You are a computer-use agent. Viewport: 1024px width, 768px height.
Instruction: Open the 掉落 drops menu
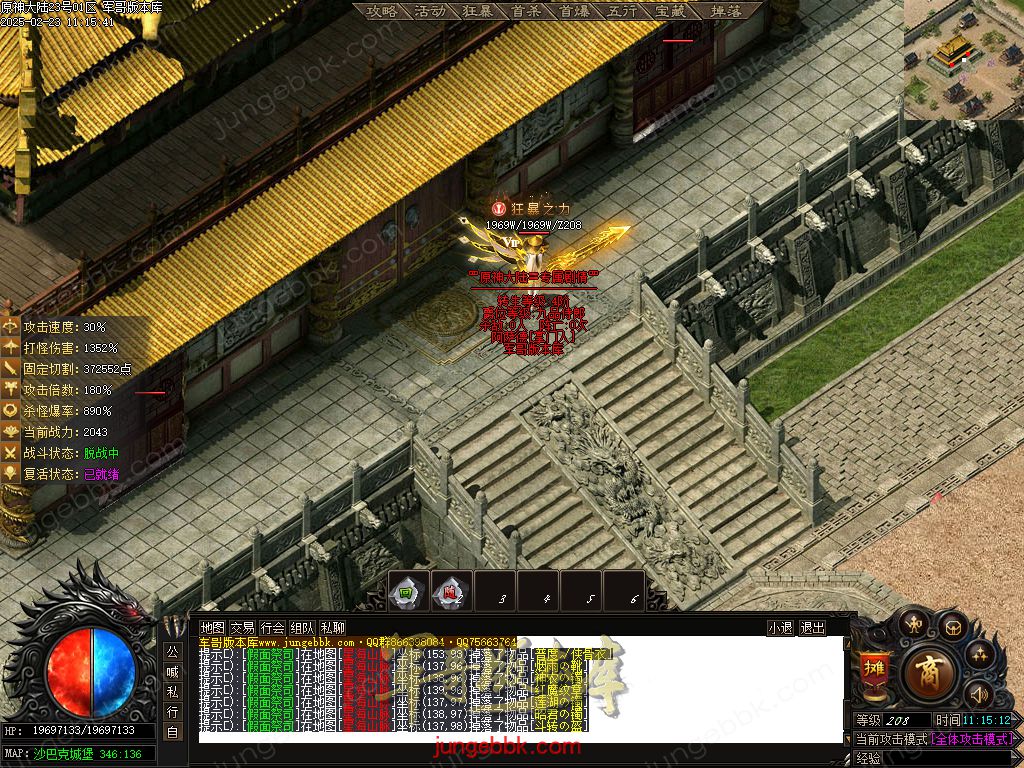coord(726,11)
